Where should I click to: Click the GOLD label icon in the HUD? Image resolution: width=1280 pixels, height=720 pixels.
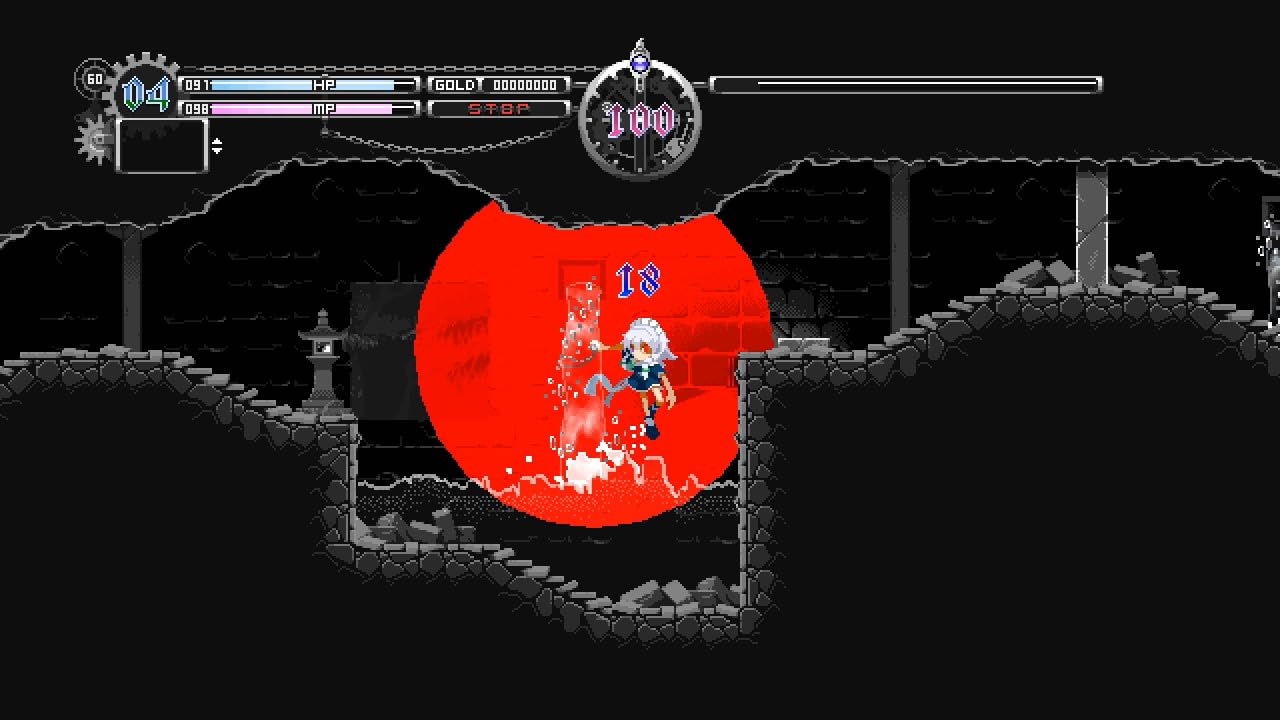click(455, 85)
